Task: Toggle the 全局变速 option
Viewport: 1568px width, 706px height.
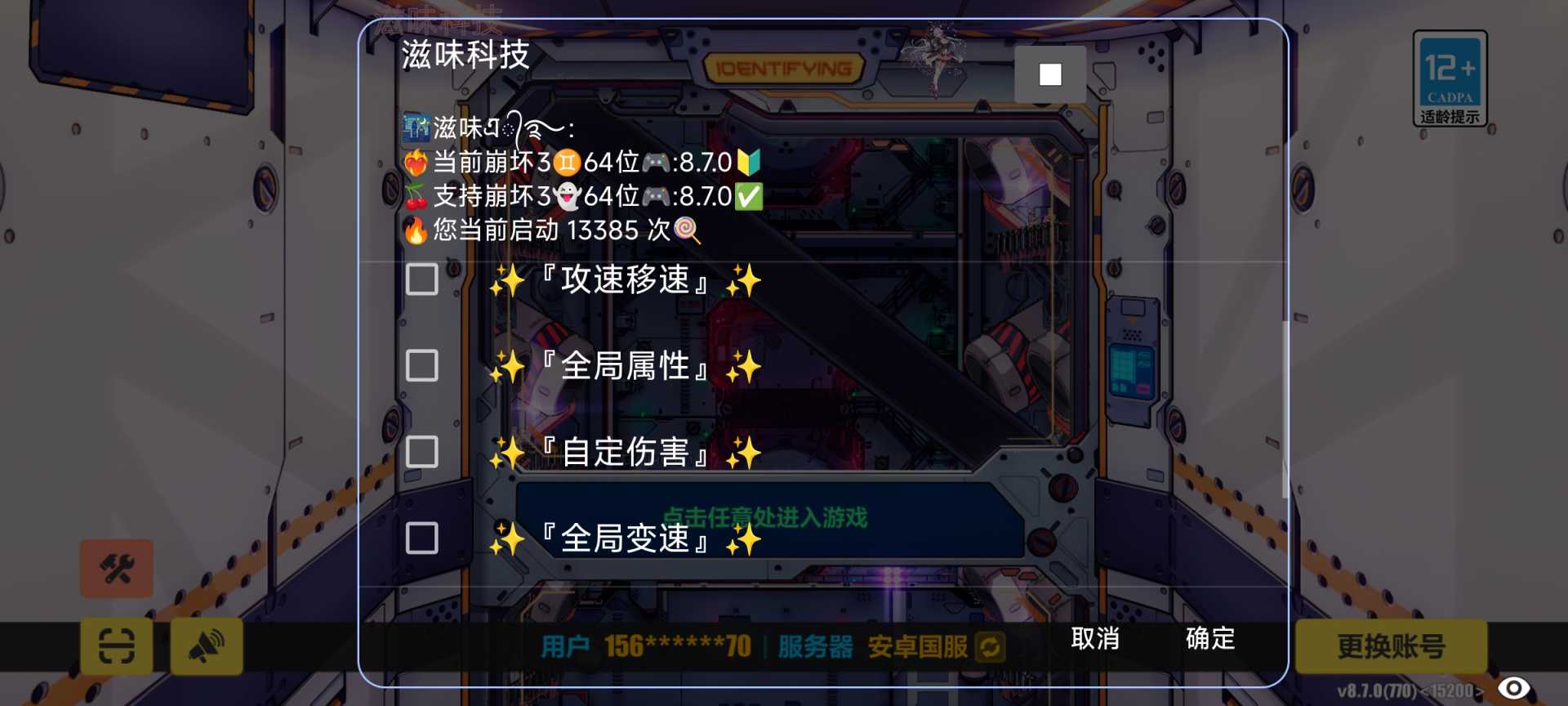Action: (422, 537)
